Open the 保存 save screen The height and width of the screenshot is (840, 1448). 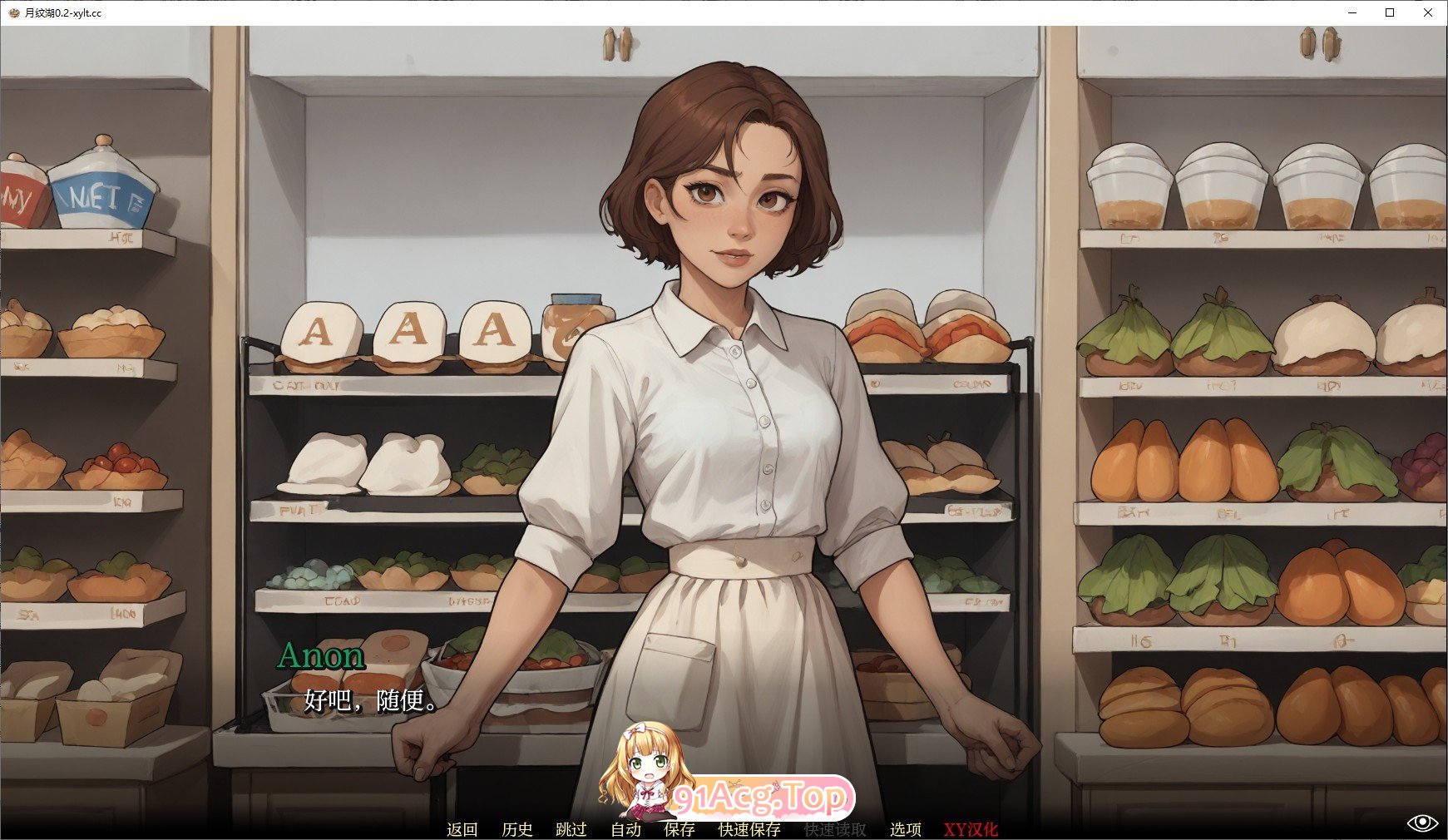pos(680,829)
